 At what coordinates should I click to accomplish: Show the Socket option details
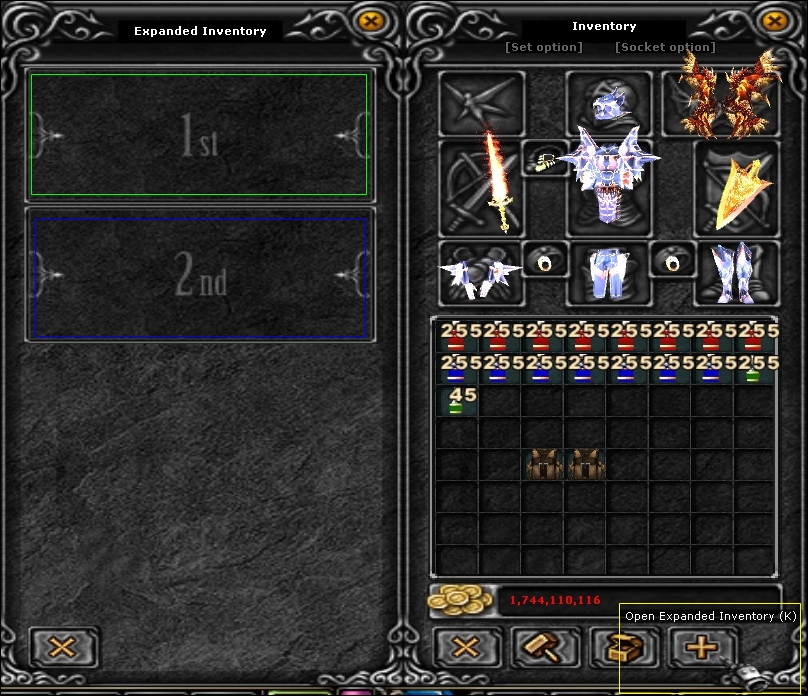[x=665, y=47]
